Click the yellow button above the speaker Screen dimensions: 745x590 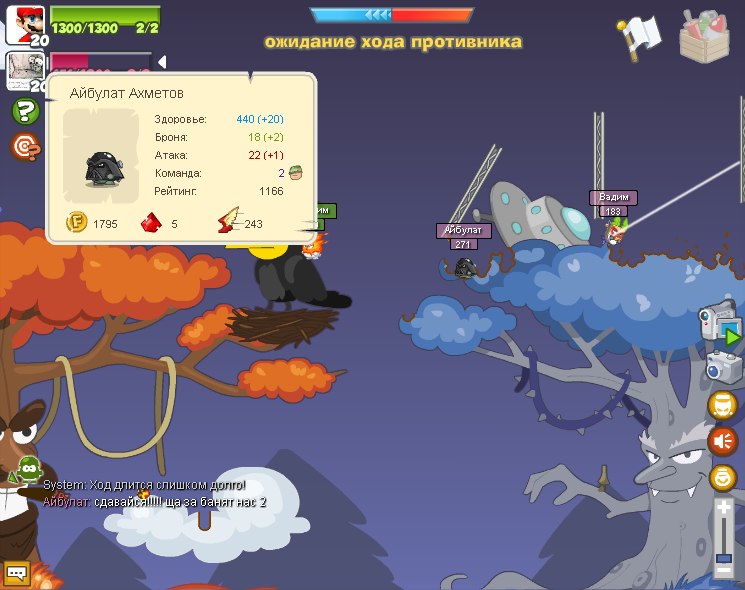pos(722,404)
